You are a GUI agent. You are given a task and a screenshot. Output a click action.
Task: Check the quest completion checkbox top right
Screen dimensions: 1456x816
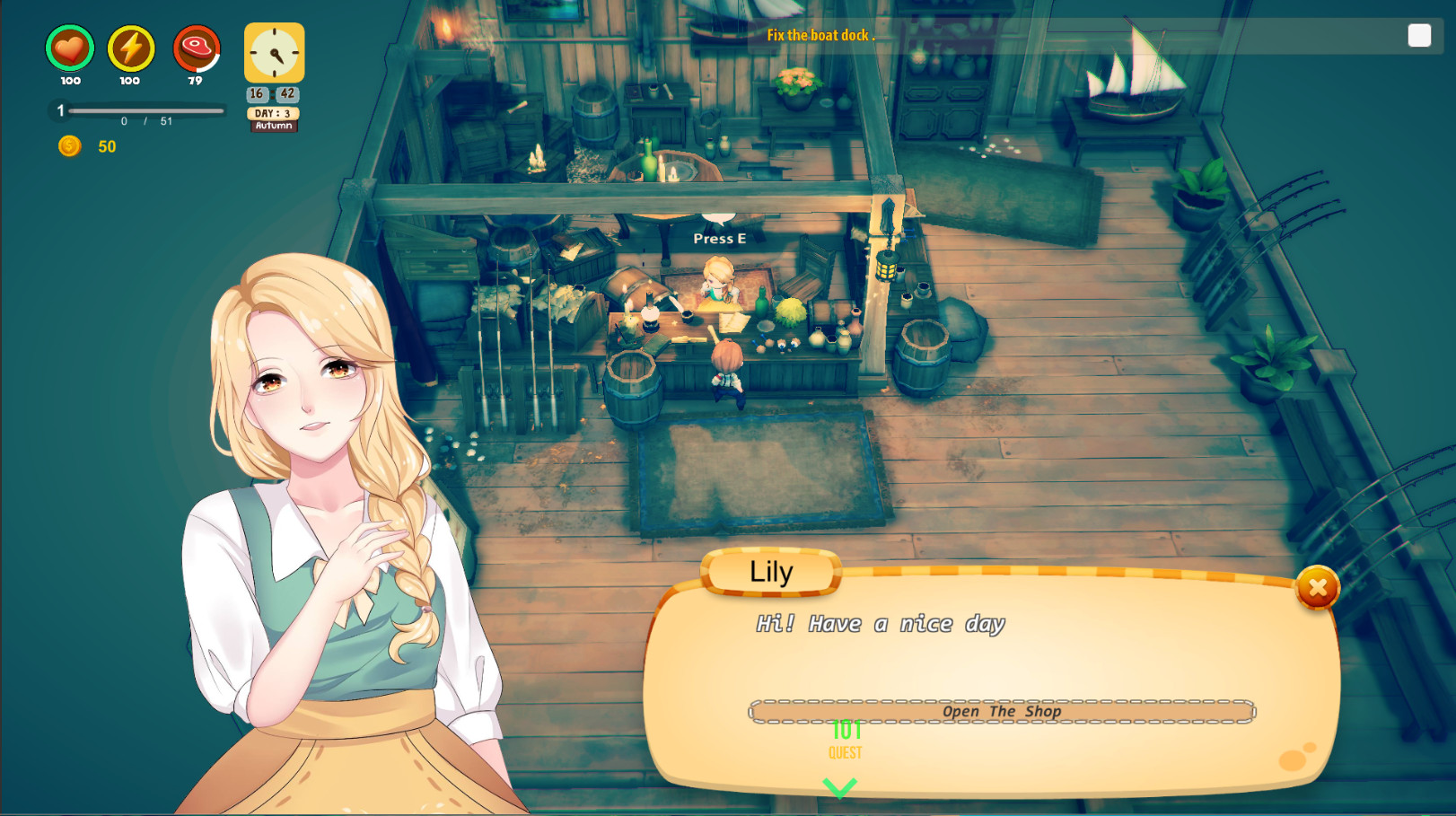1419,35
